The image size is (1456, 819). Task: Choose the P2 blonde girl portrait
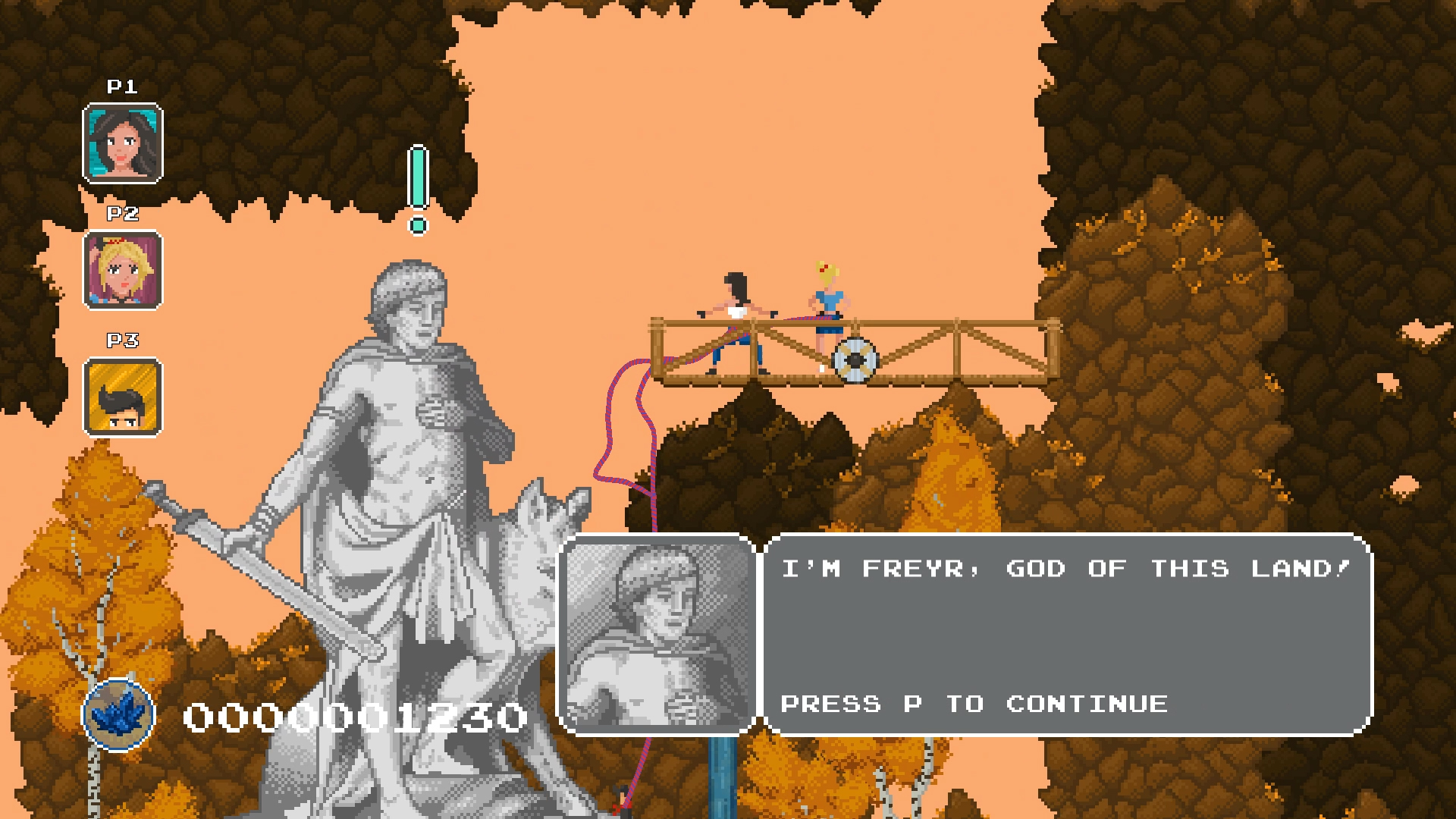(123, 271)
